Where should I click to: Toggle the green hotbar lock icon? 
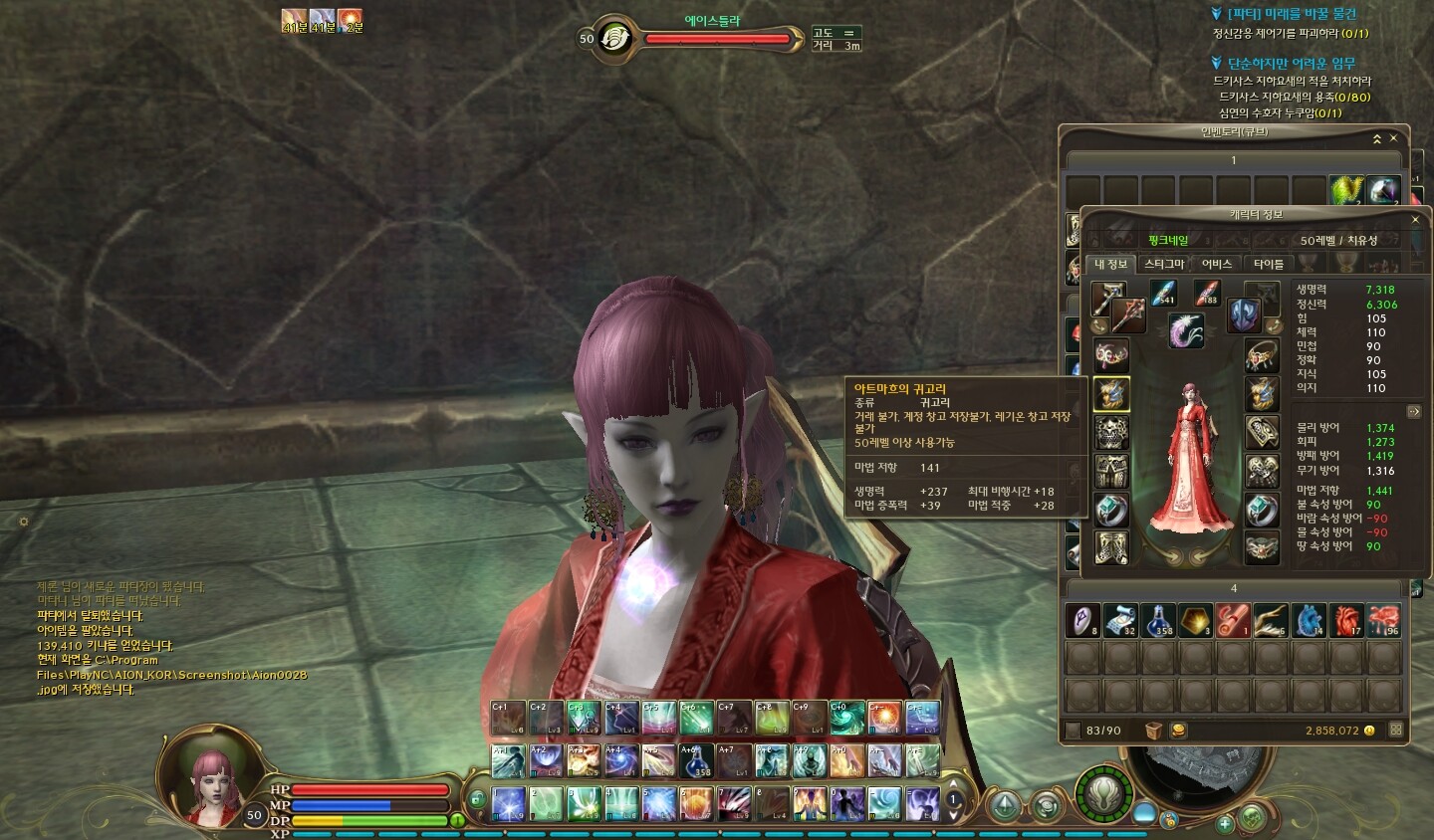coord(478,798)
